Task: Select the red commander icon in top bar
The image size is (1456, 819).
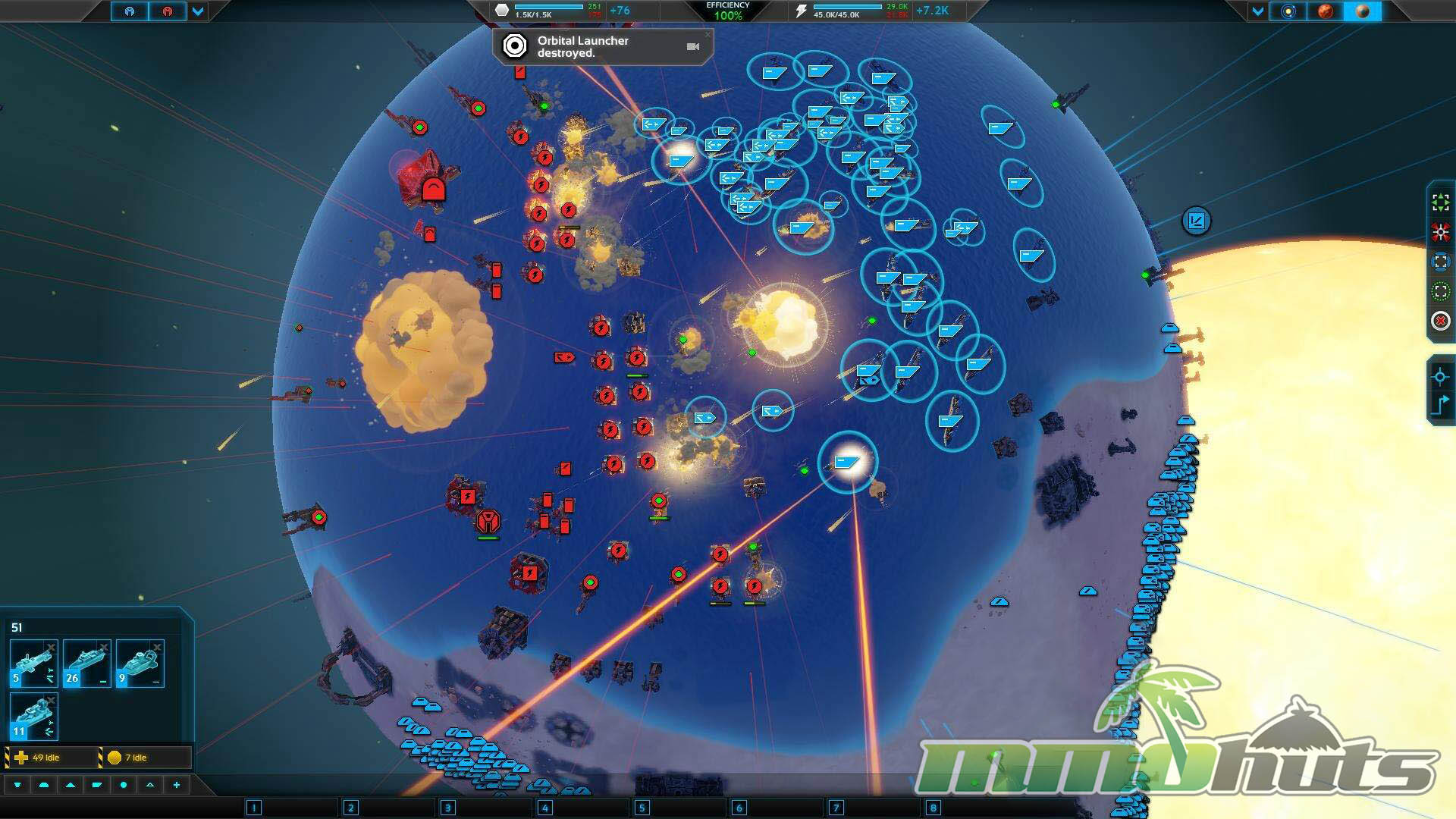Action: pyautogui.click(x=167, y=11)
